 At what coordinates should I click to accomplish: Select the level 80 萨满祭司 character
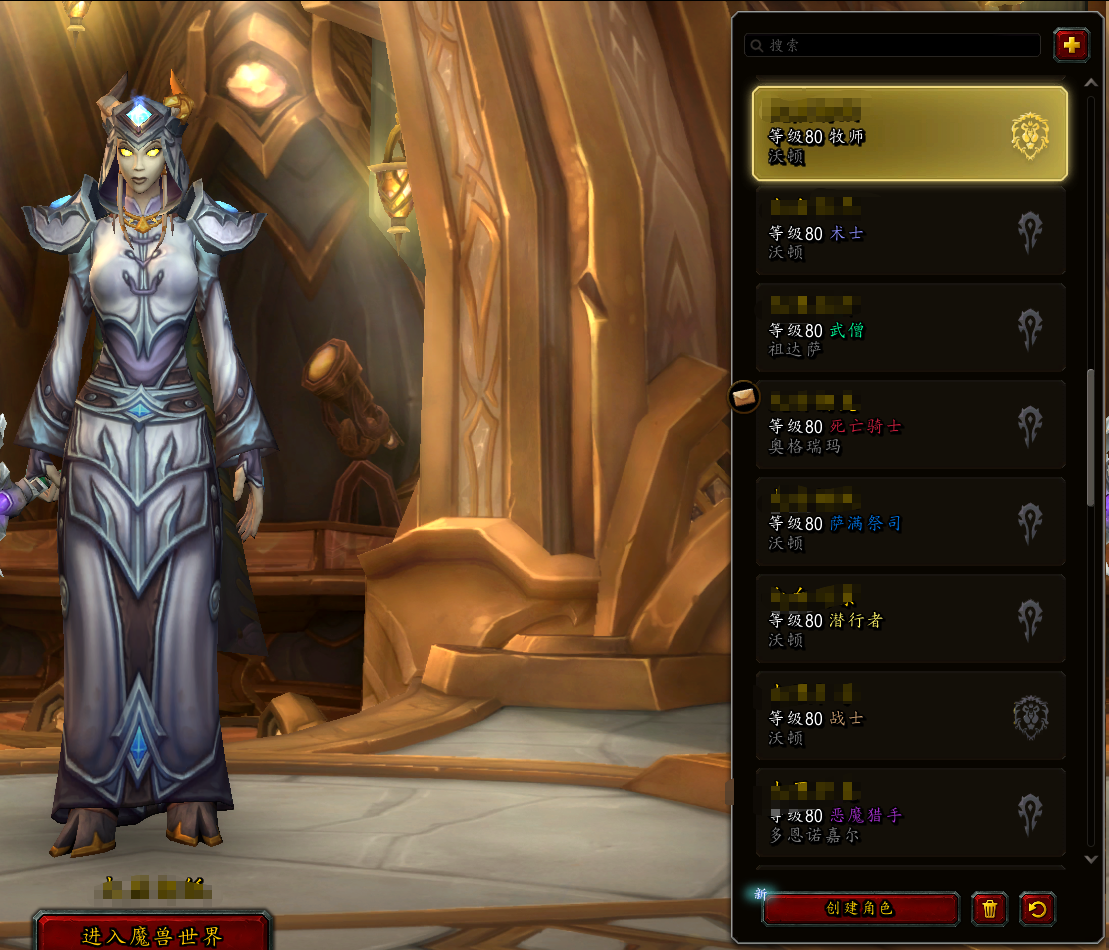[909, 522]
